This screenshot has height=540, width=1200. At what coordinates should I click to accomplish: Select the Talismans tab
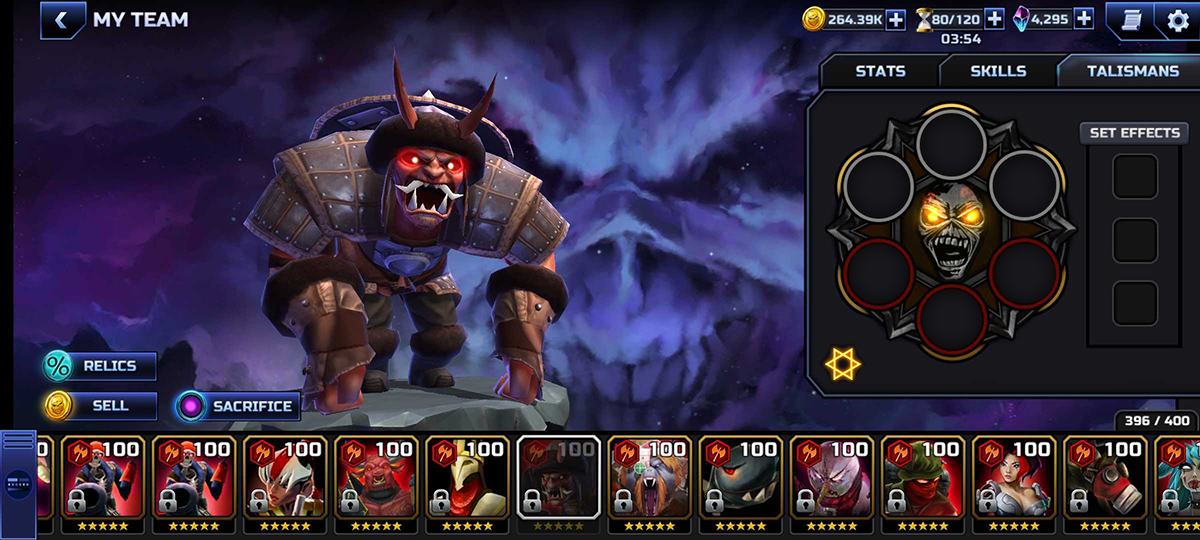(1133, 71)
